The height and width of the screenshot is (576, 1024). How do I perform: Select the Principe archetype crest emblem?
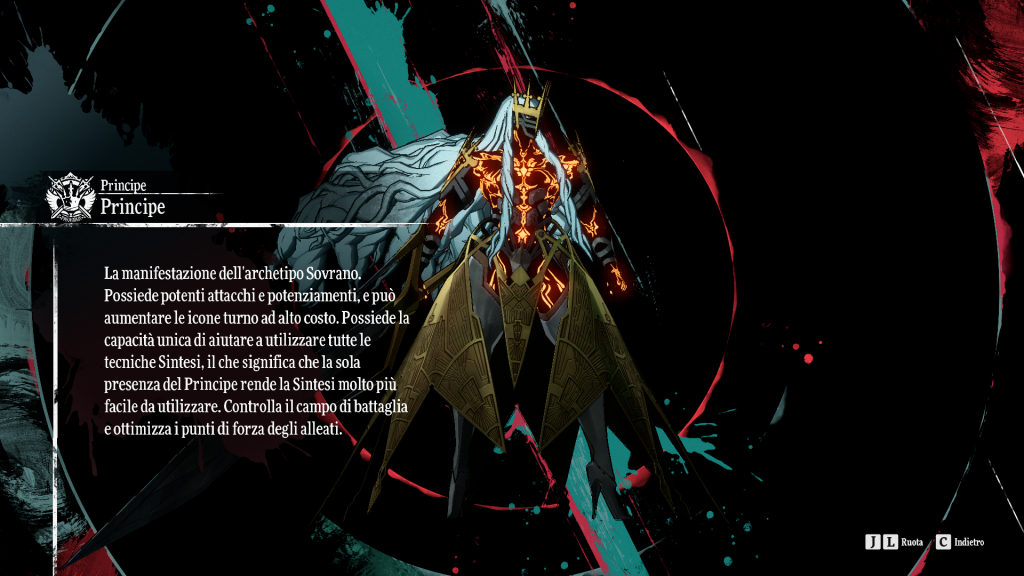coord(72,197)
